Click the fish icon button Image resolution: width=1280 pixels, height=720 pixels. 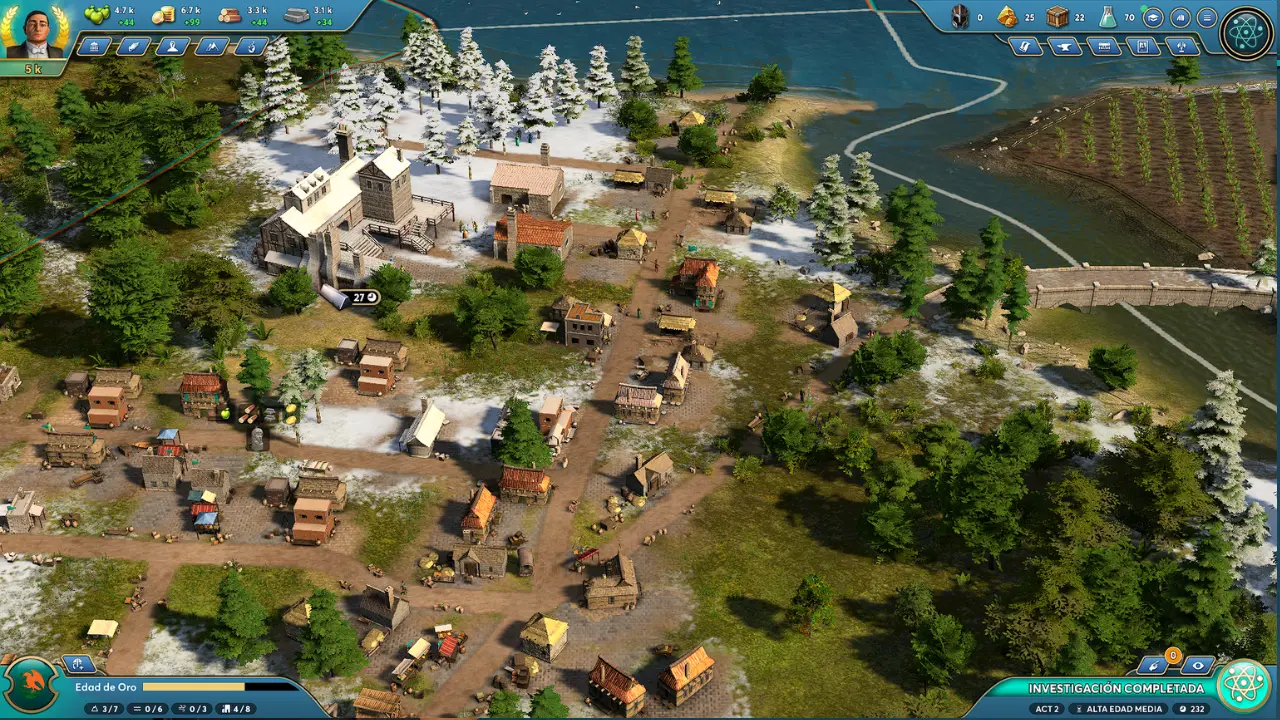(134, 46)
